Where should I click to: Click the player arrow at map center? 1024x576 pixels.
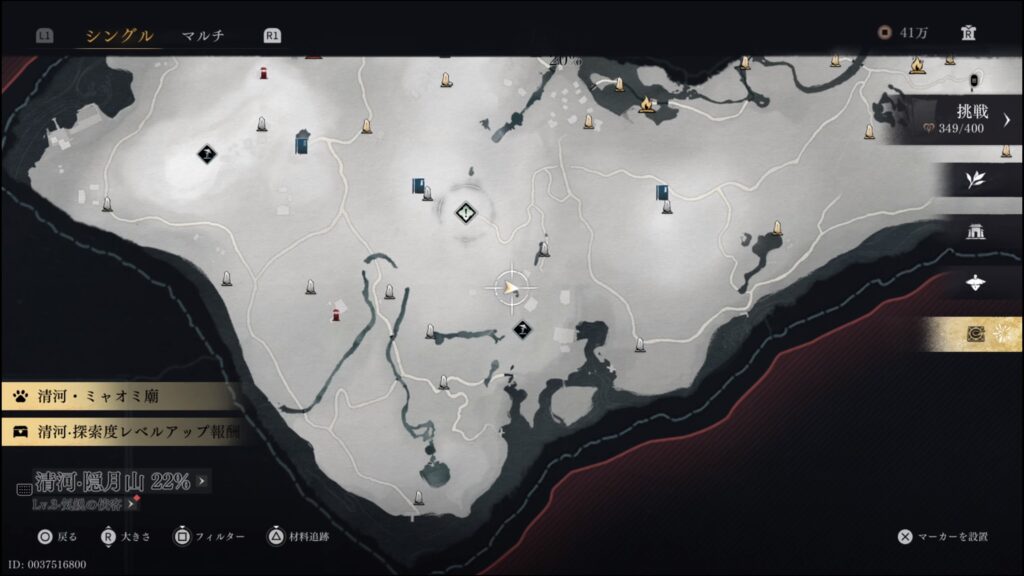[511, 289]
